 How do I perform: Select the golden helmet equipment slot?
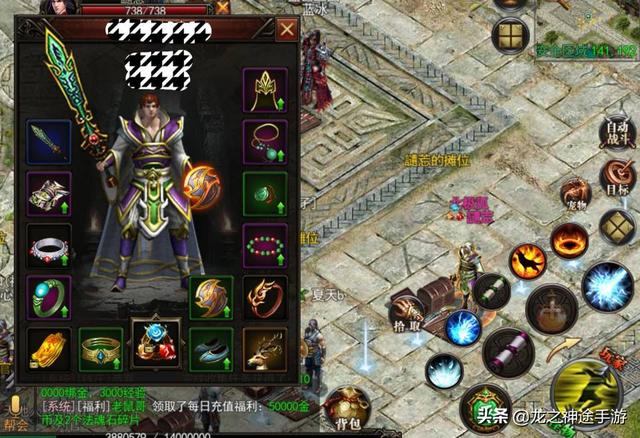point(265,90)
